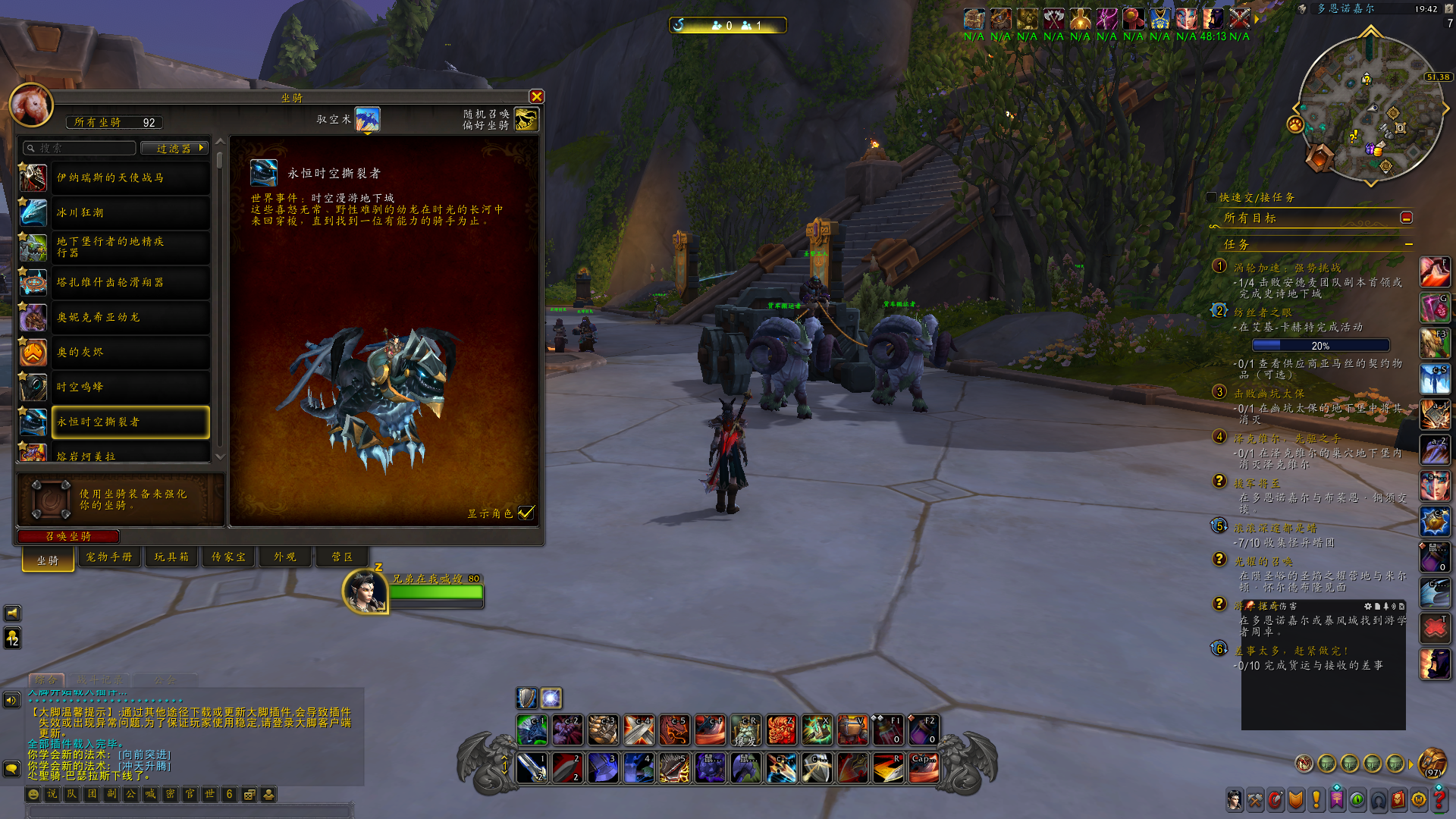Switch to the 传家宝 tab

pyautogui.click(x=228, y=557)
